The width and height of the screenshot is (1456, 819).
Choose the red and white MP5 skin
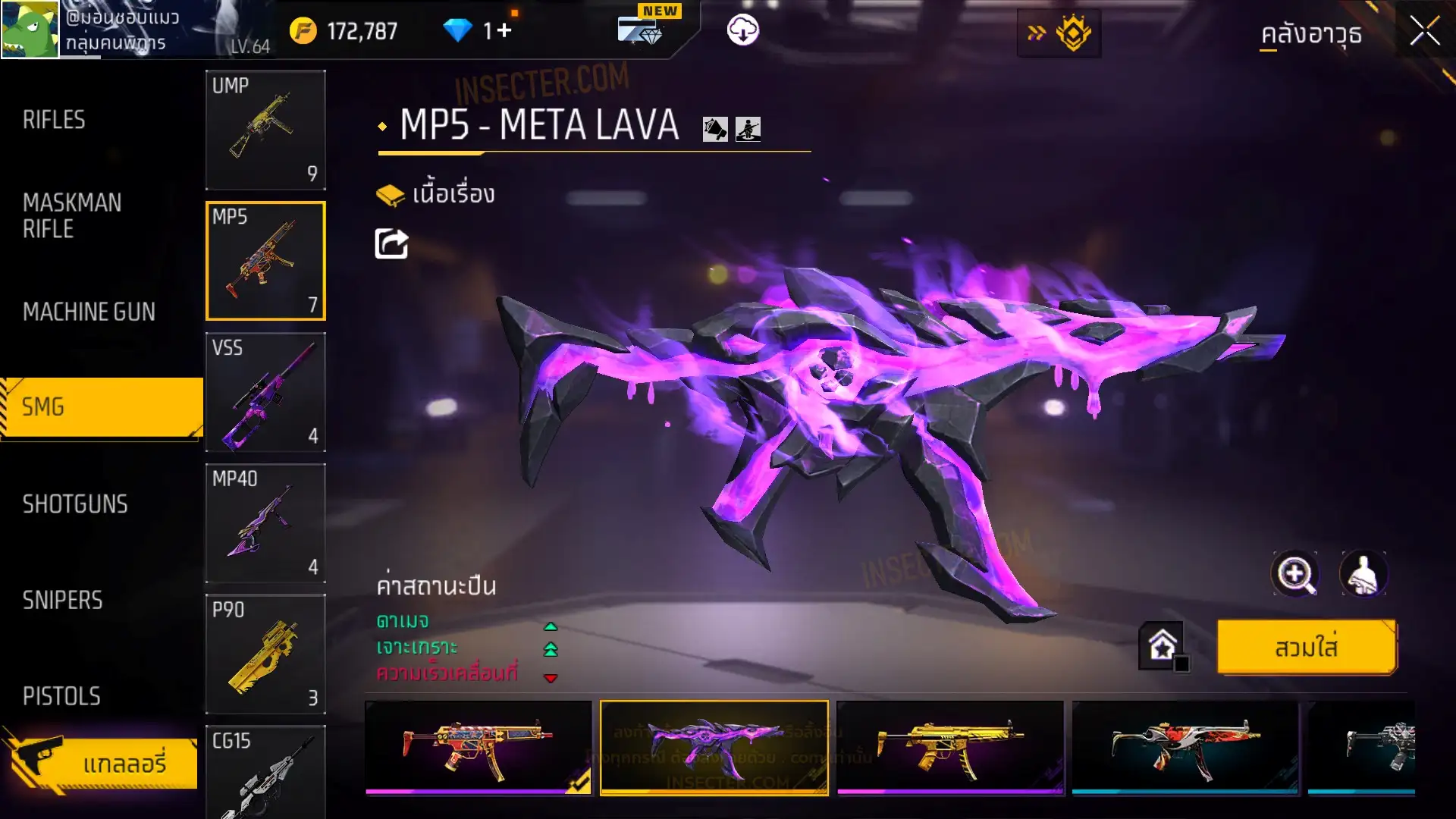click(1185, 747)
